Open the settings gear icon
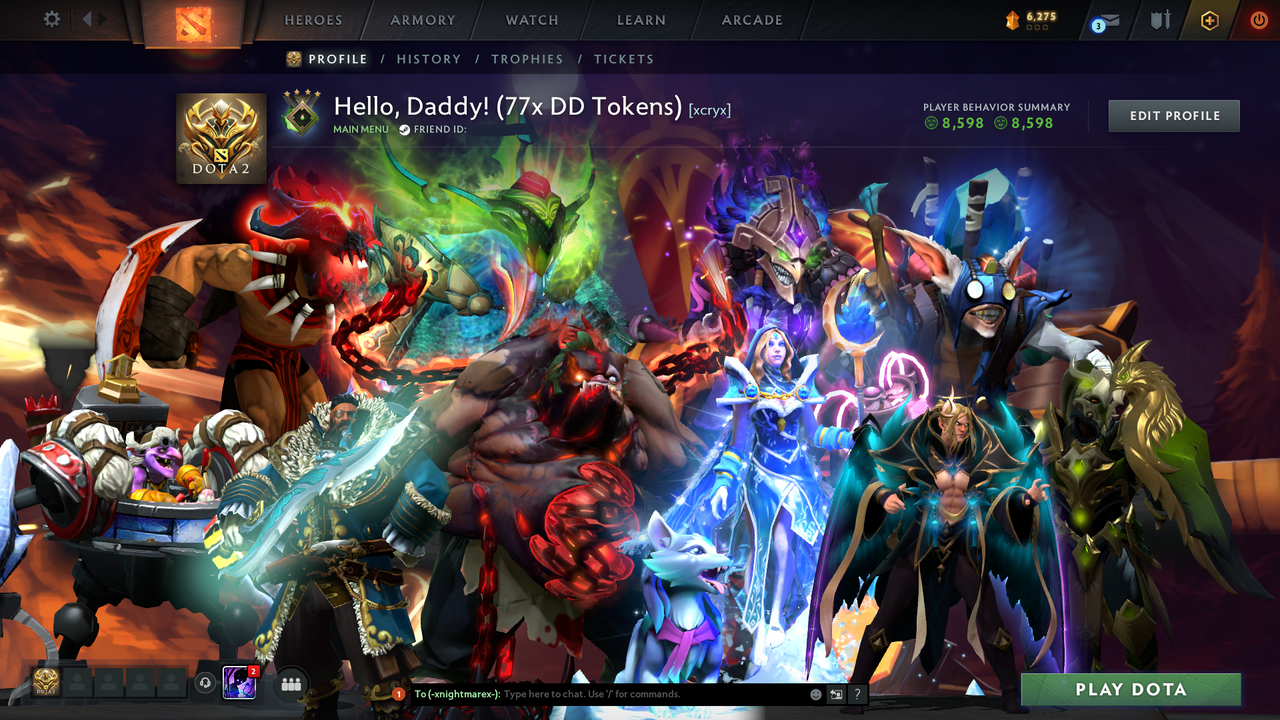 point(52,18)
